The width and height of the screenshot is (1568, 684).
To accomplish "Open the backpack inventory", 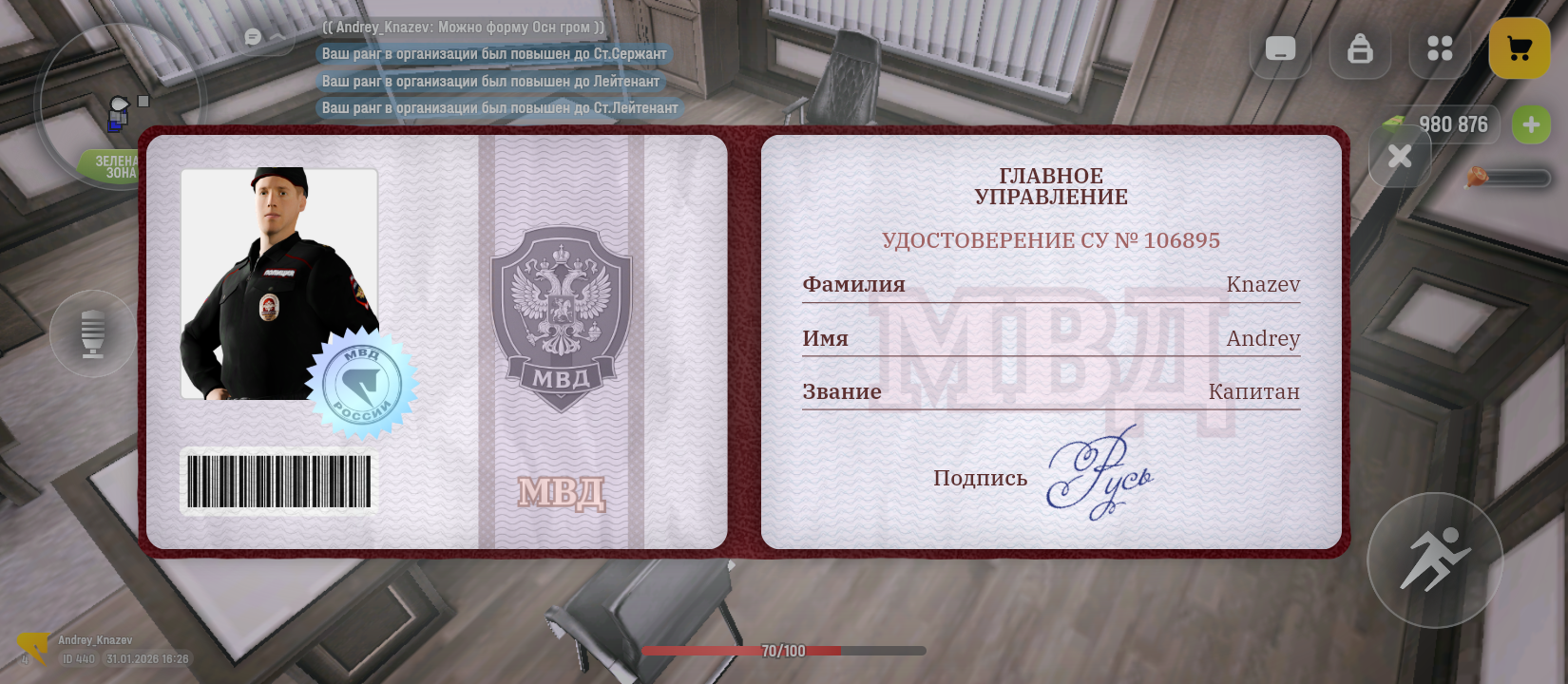I will pyautogui.click(x=1360, y=48).
